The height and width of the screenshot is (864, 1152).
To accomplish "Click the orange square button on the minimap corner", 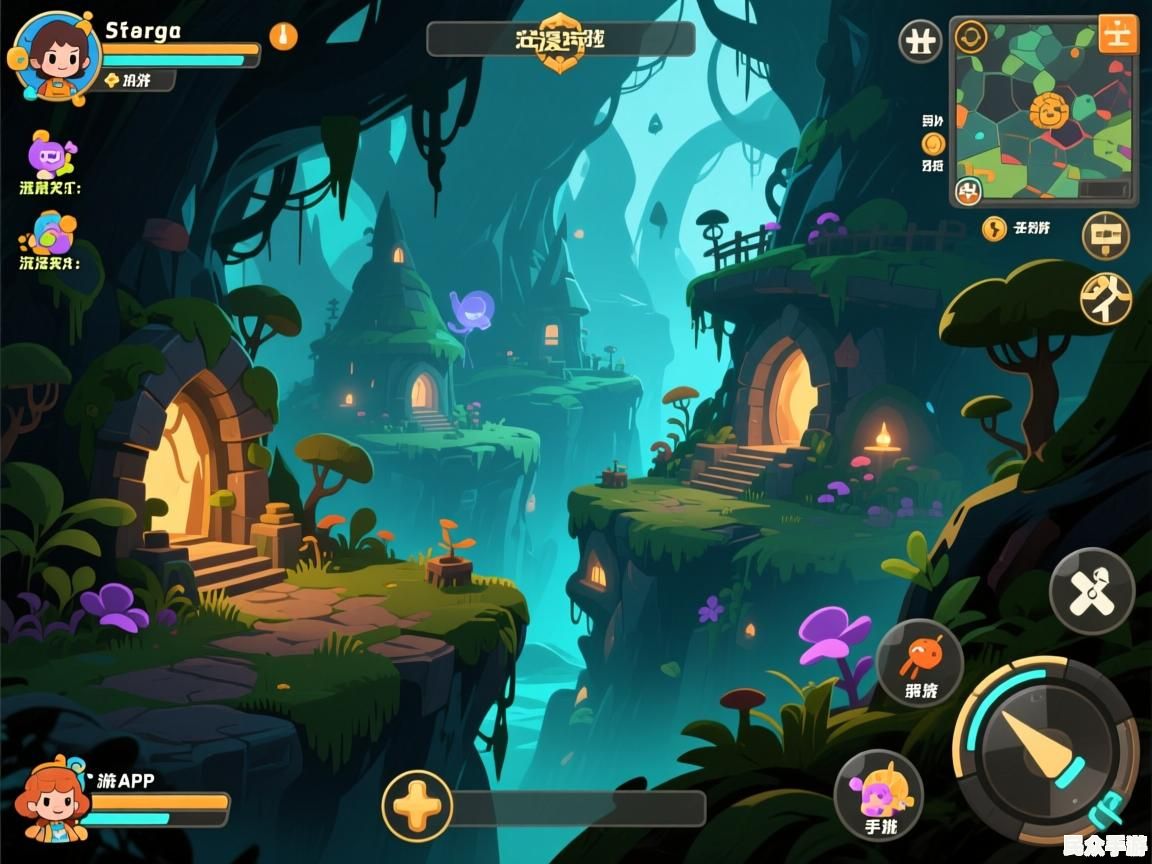I will 1117,34.
